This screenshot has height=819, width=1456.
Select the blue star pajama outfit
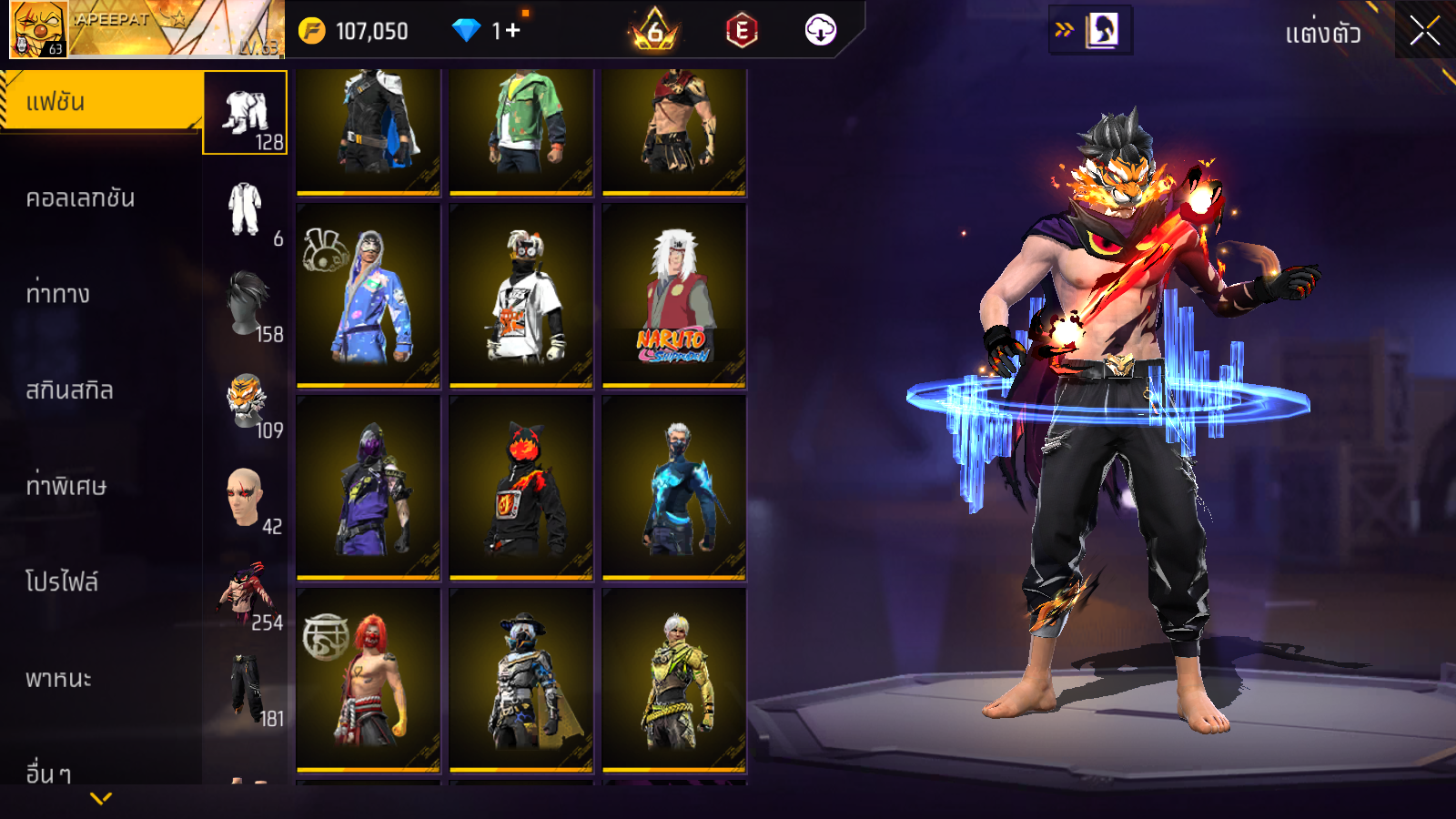tap(369, 296)
